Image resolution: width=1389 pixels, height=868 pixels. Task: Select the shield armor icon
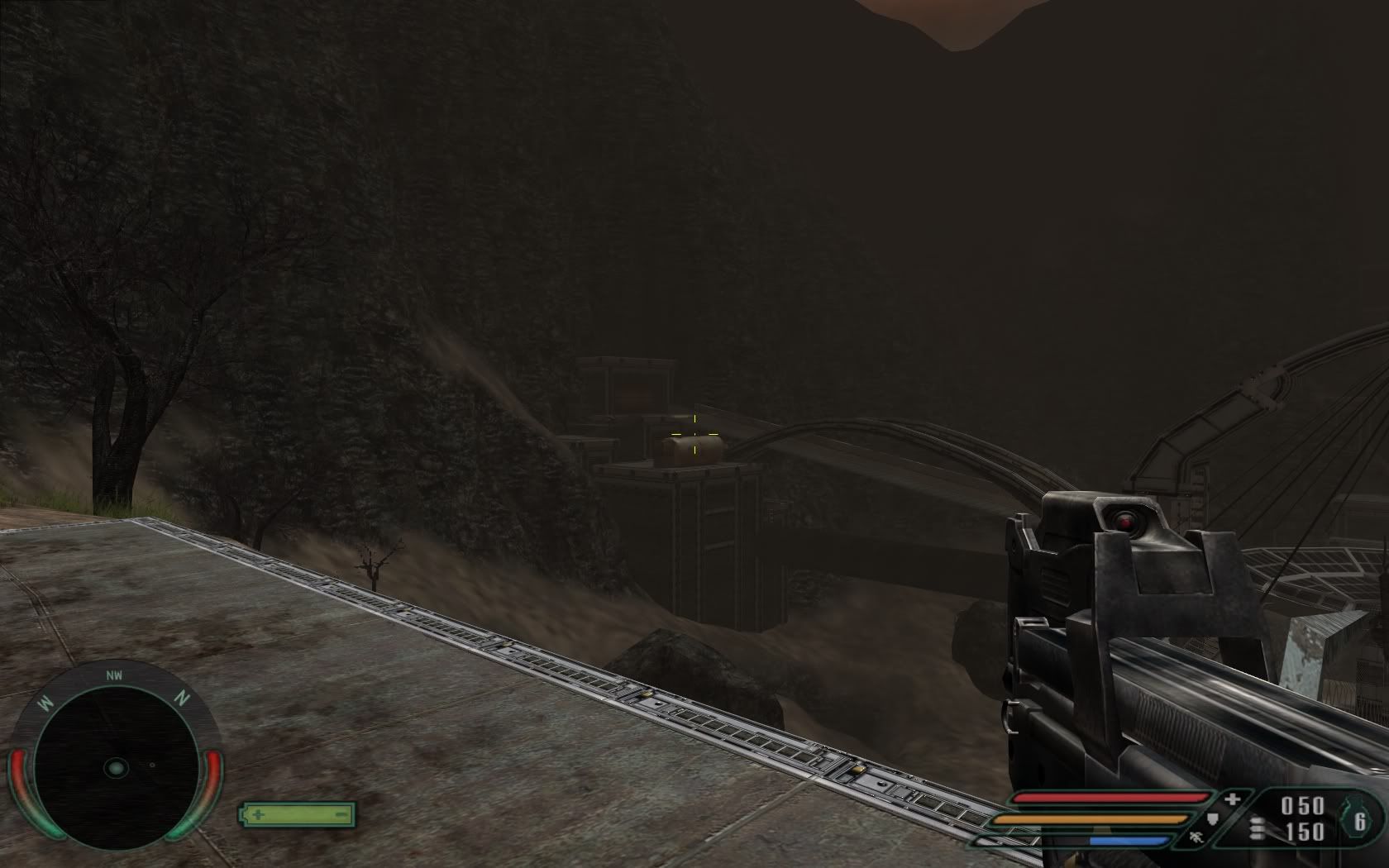[1213, 819]
